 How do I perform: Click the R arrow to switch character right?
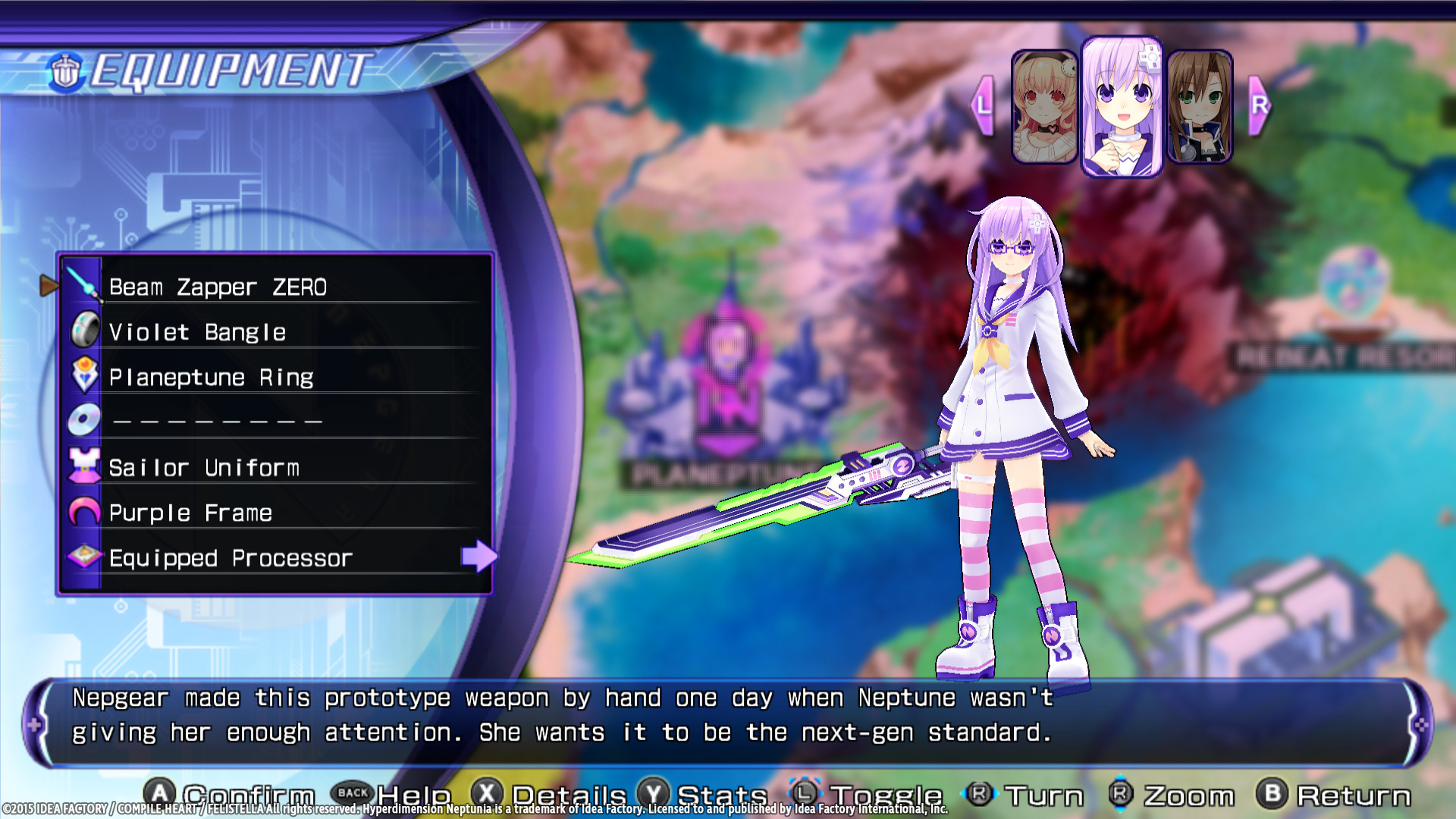[x=1260, y=106]
